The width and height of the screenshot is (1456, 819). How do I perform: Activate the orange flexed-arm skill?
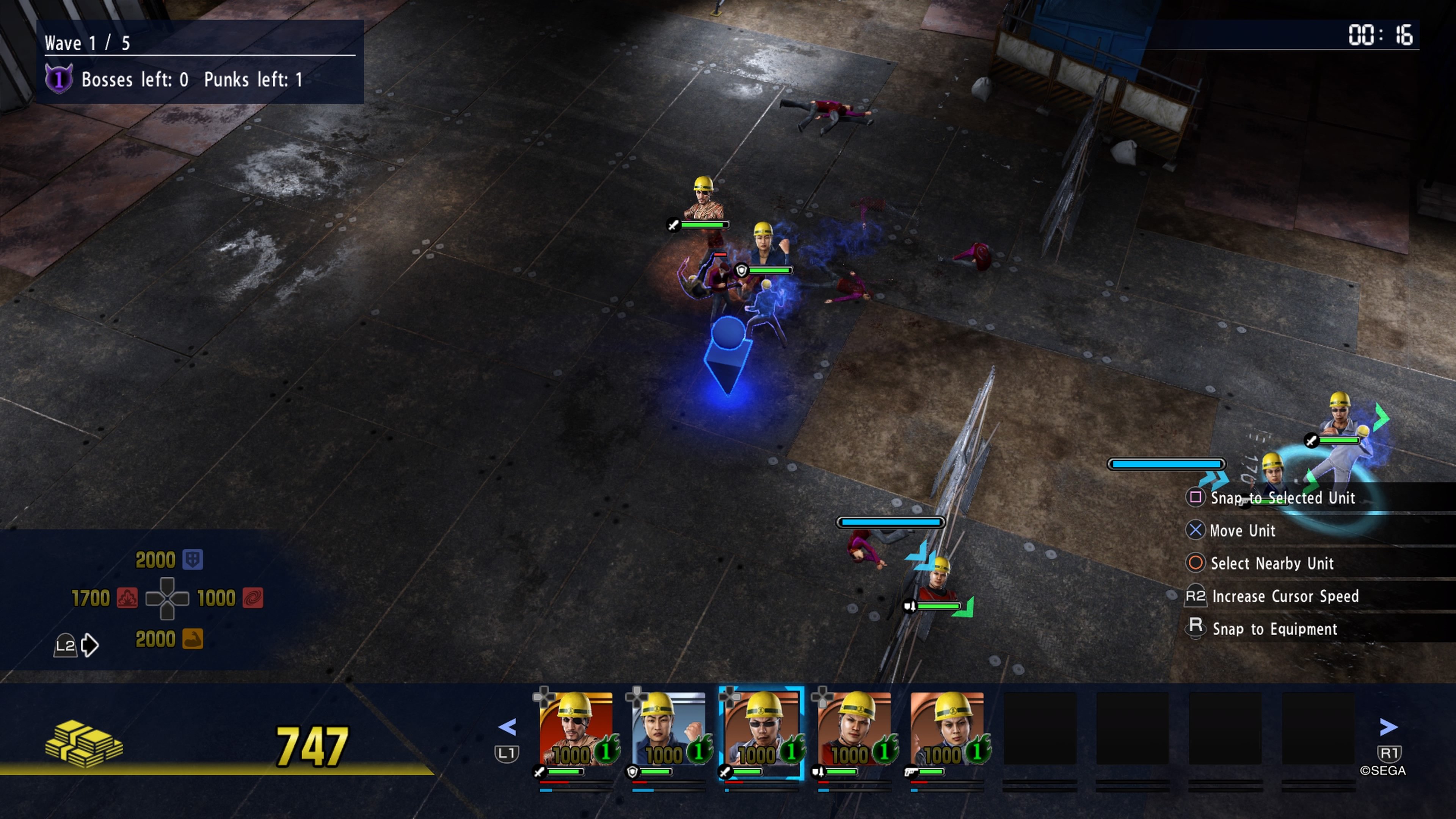(x=193, y=639)
